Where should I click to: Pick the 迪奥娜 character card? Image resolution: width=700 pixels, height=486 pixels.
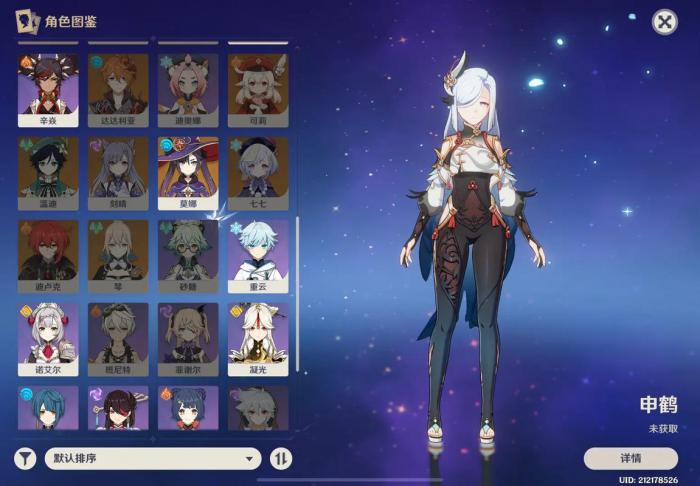[x=188, y=89]
